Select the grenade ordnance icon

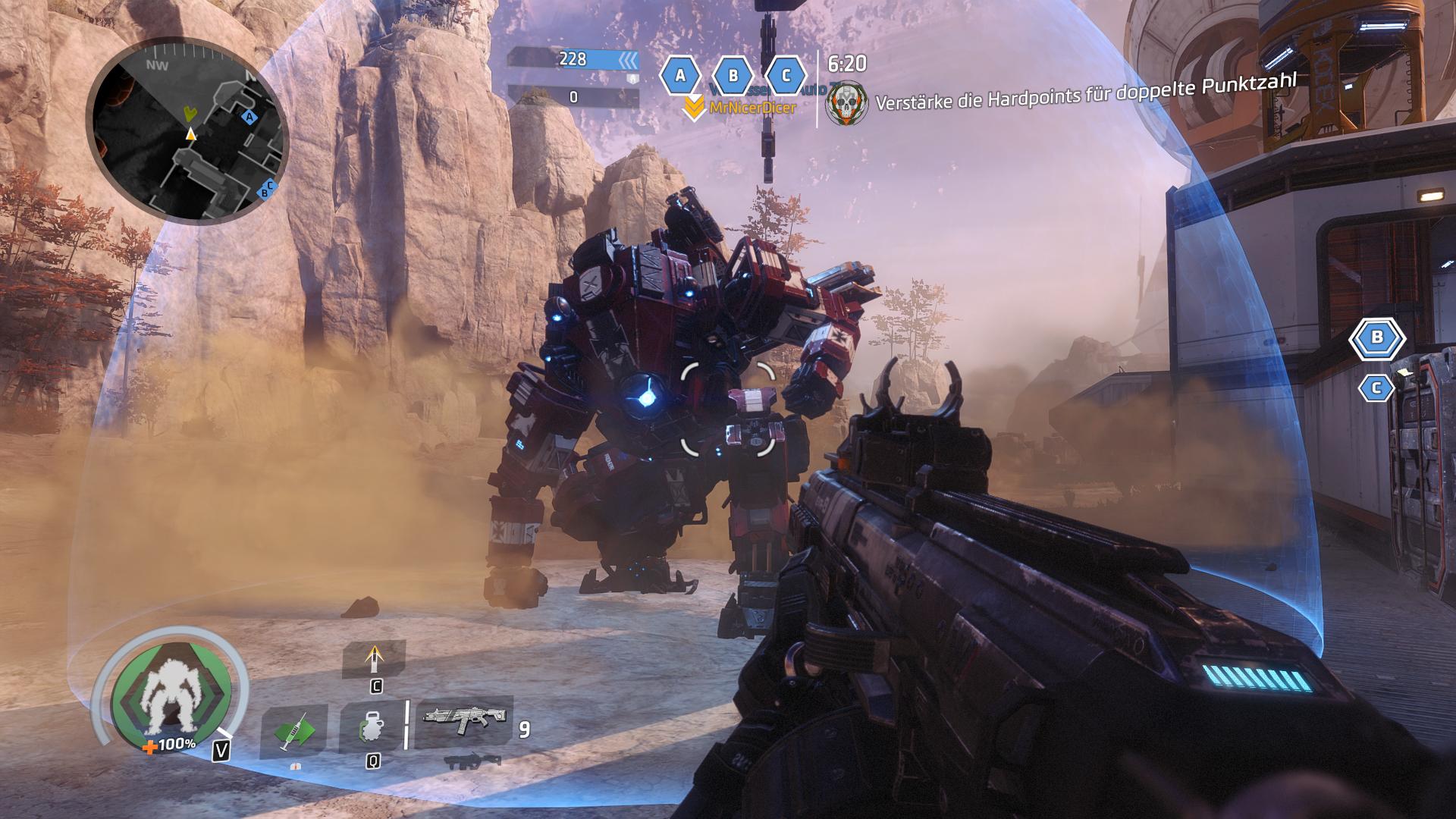(372, 730)
